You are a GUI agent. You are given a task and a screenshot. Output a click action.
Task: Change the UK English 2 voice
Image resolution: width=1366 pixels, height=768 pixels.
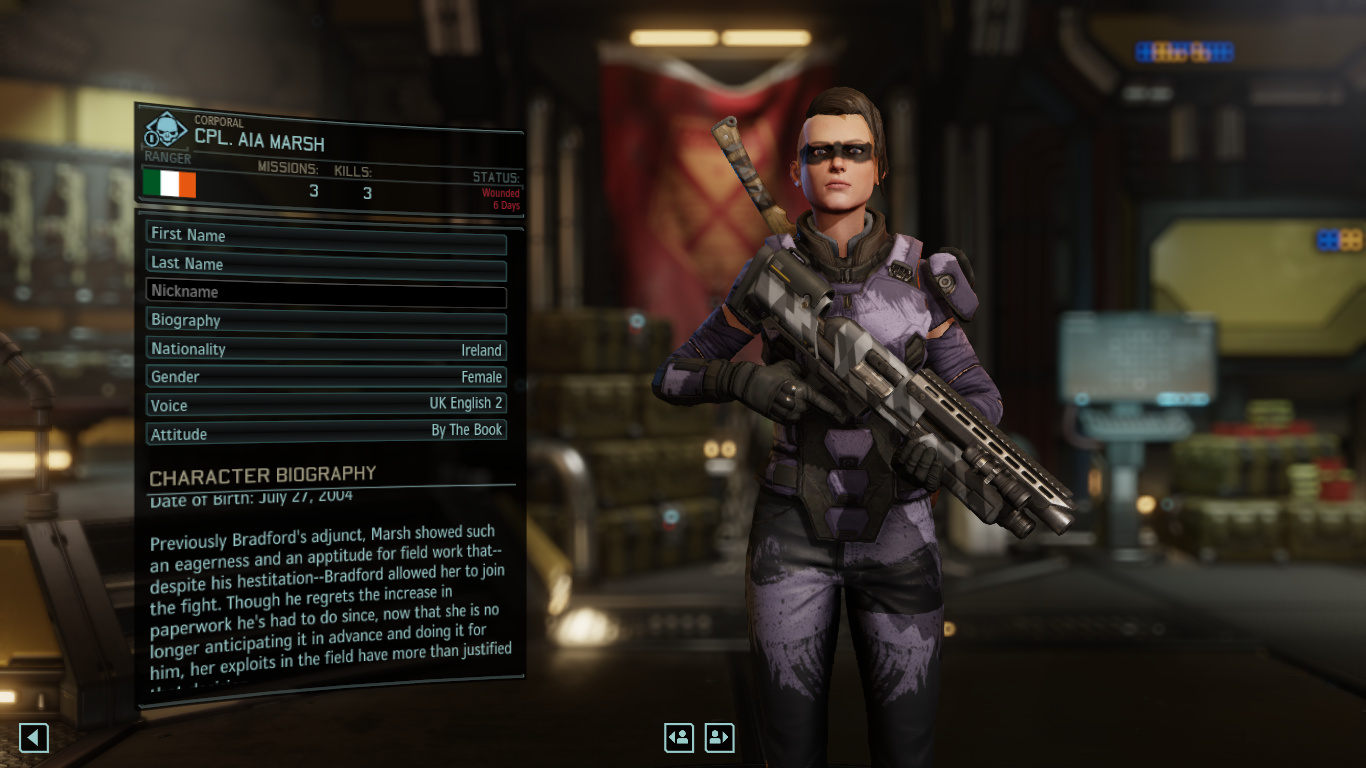tap(326, 405)
